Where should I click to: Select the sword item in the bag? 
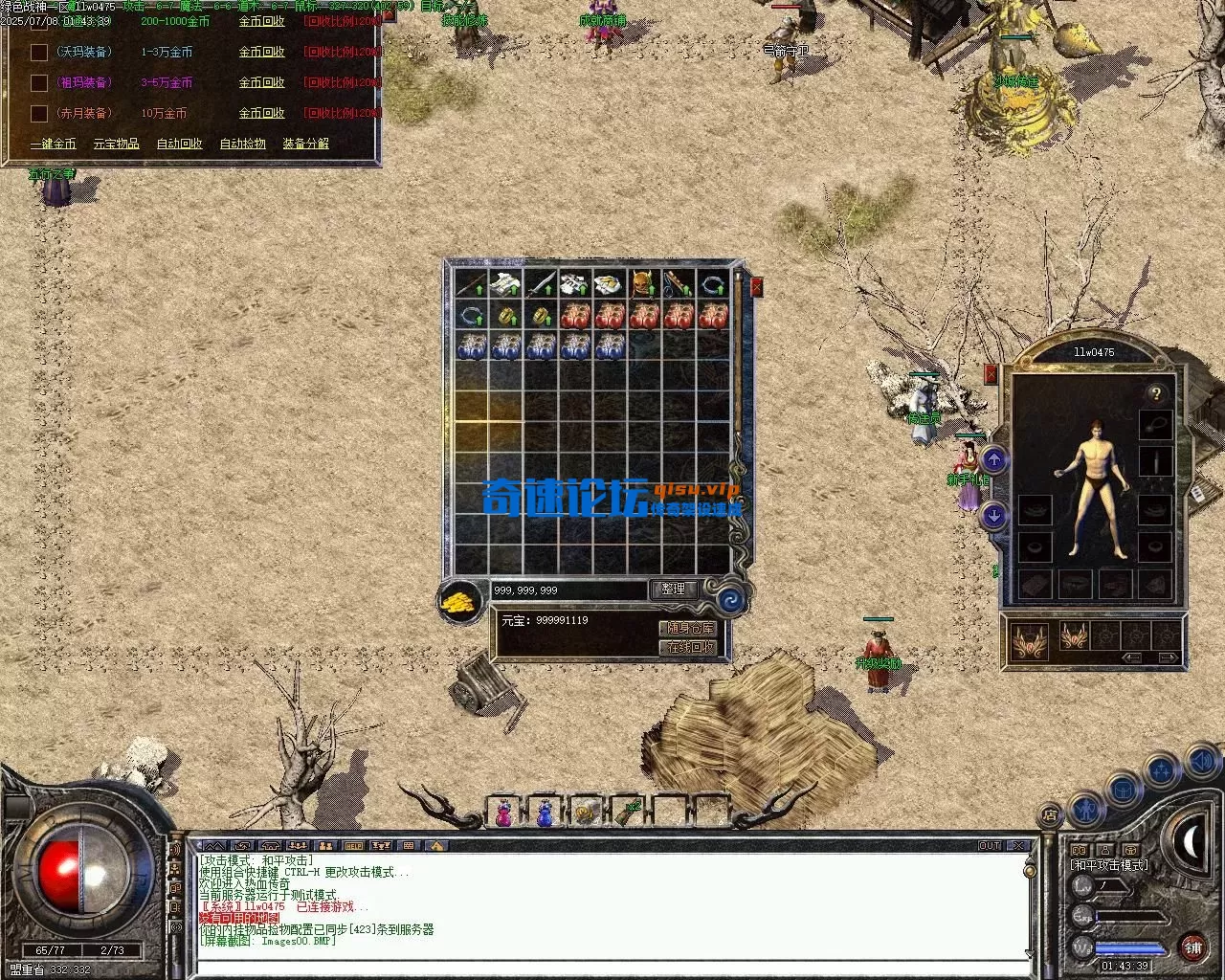click(541, 284)
